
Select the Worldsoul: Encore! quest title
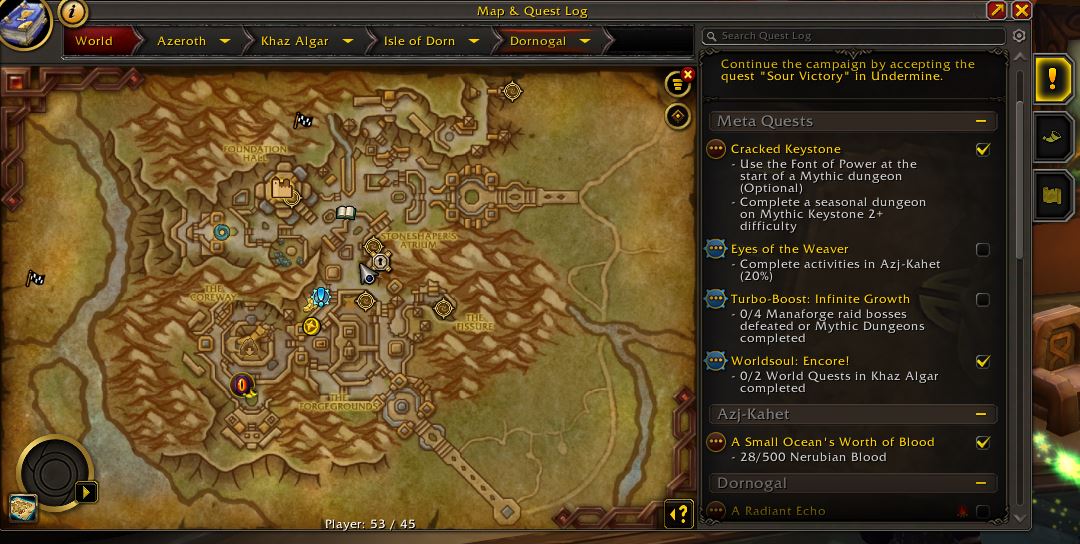point(790,361)
